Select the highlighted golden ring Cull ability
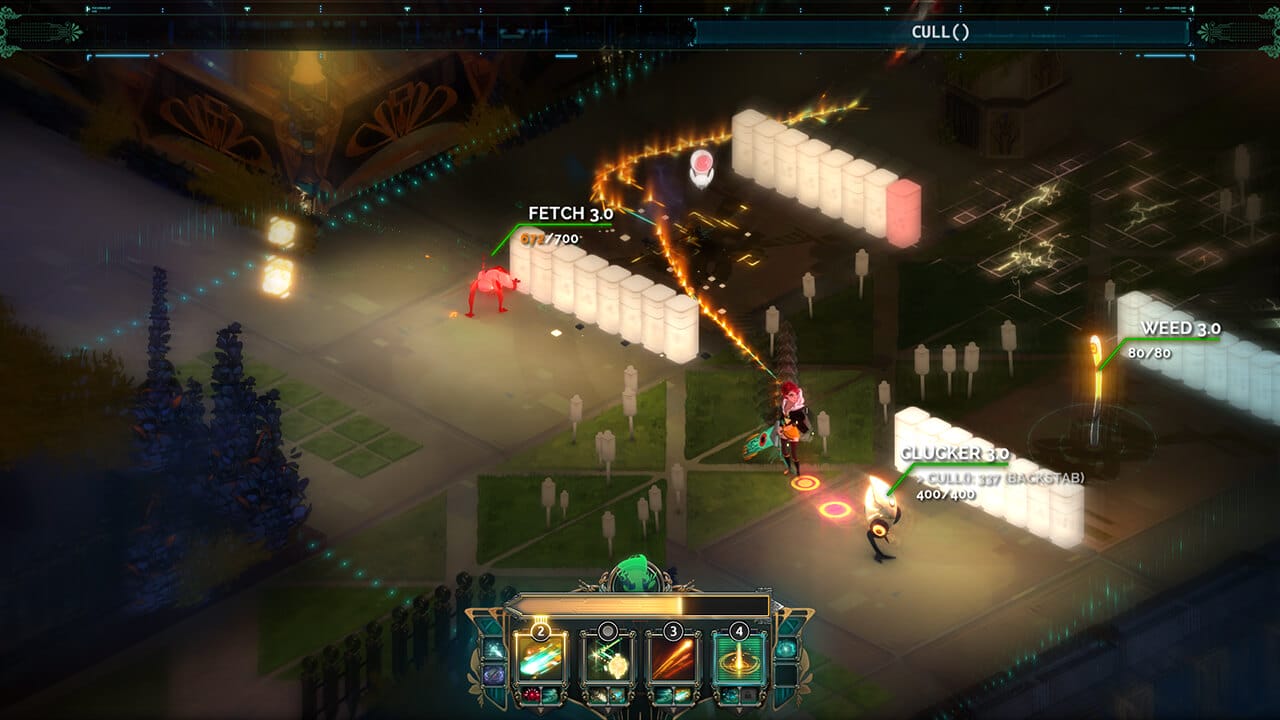The width and height of the screenshot is (1280, 720). coord(739,656)
